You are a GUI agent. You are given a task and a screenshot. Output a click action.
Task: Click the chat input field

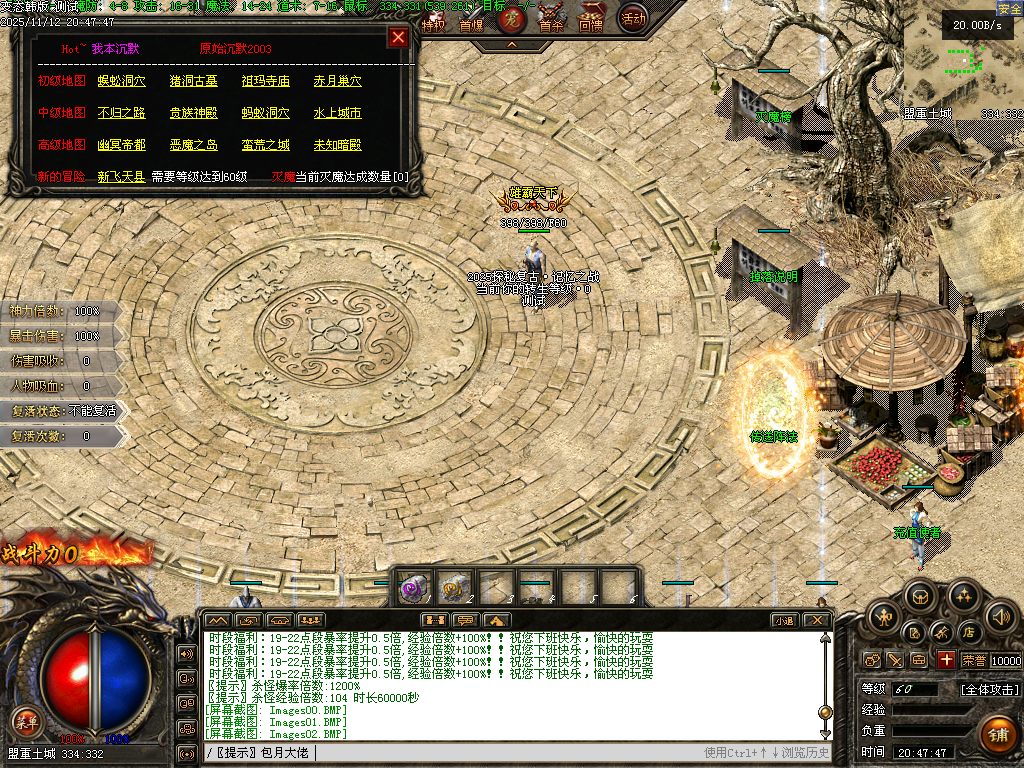click(500, 752)
